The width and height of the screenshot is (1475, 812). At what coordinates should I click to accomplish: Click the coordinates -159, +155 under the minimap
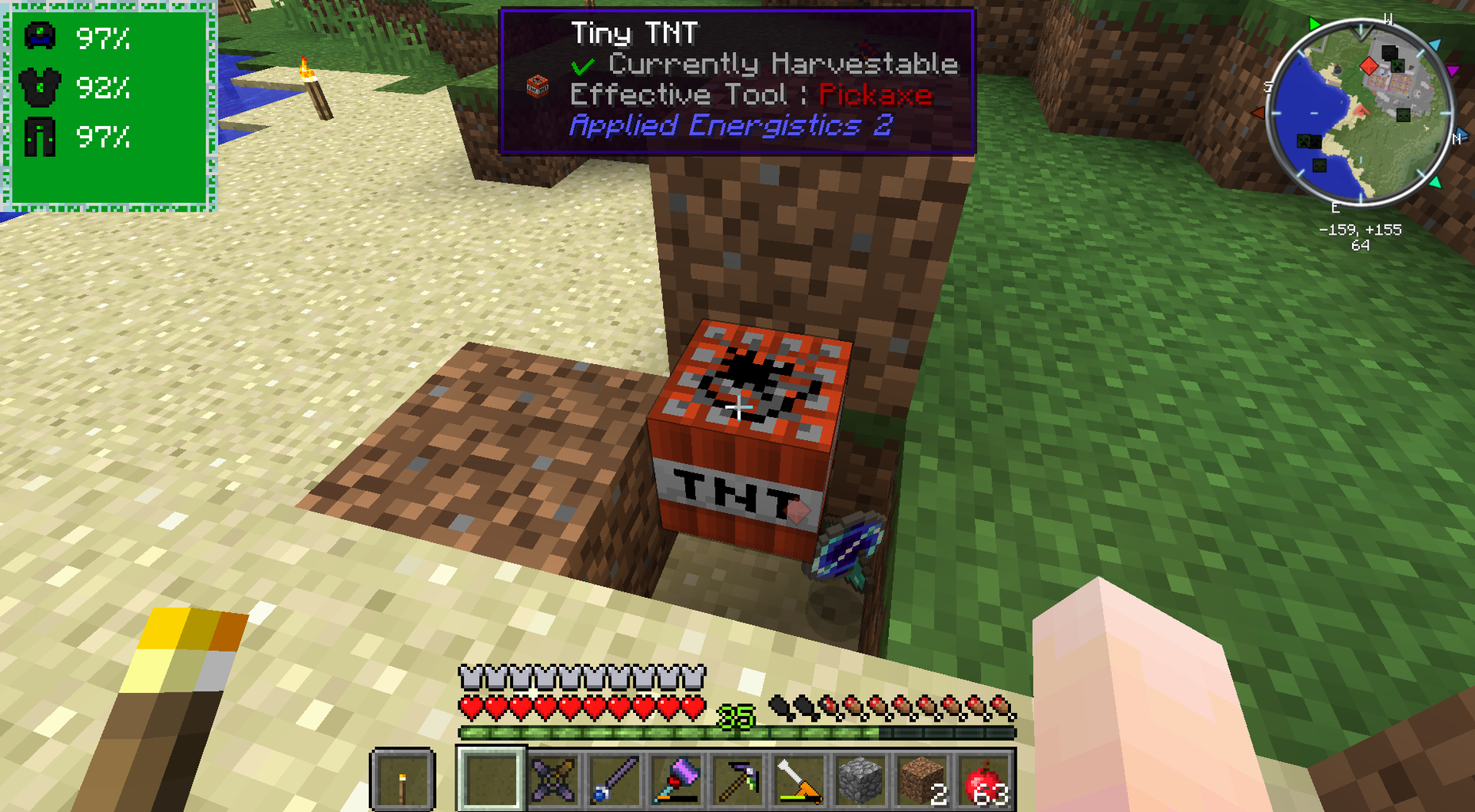coord(1359,231)
